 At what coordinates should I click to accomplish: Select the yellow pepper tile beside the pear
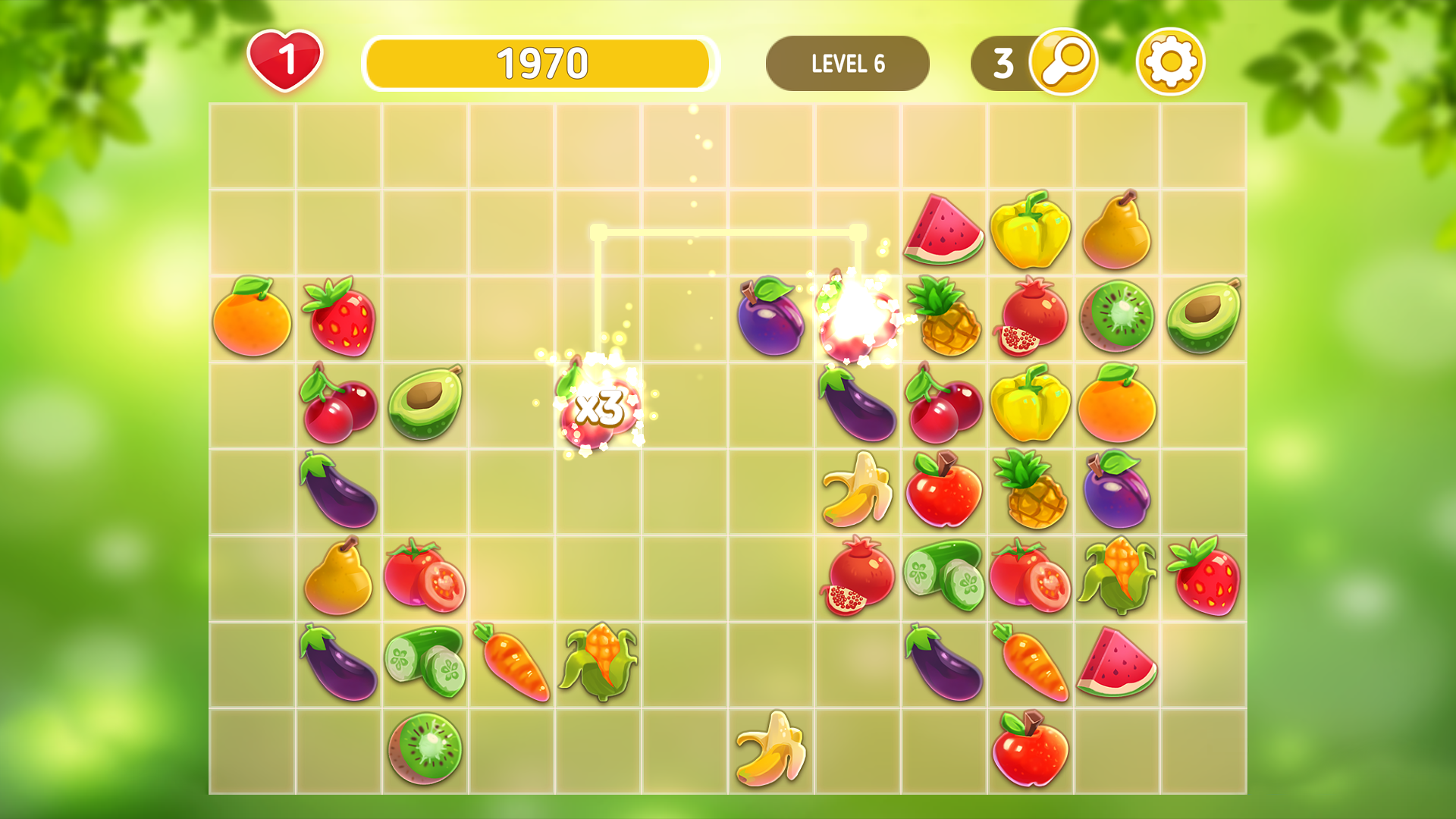(x=1030, y=231)
